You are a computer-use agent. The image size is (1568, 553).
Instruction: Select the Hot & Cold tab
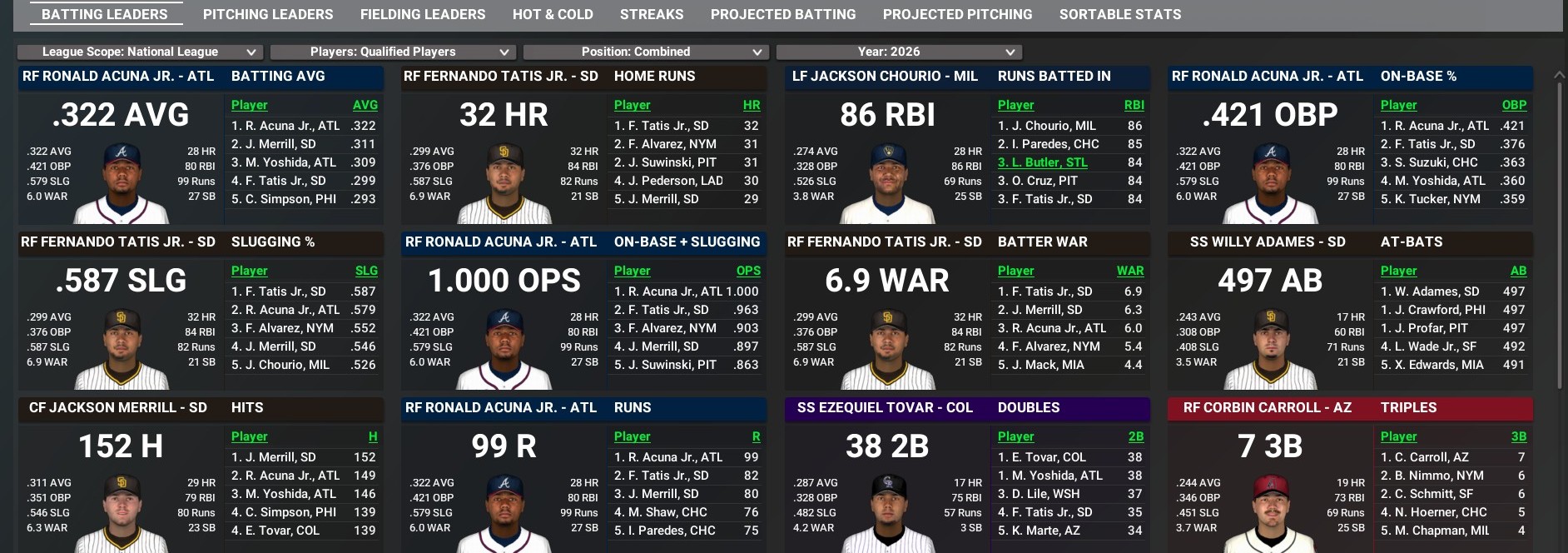pyautogui.click(x=553, y=14)
